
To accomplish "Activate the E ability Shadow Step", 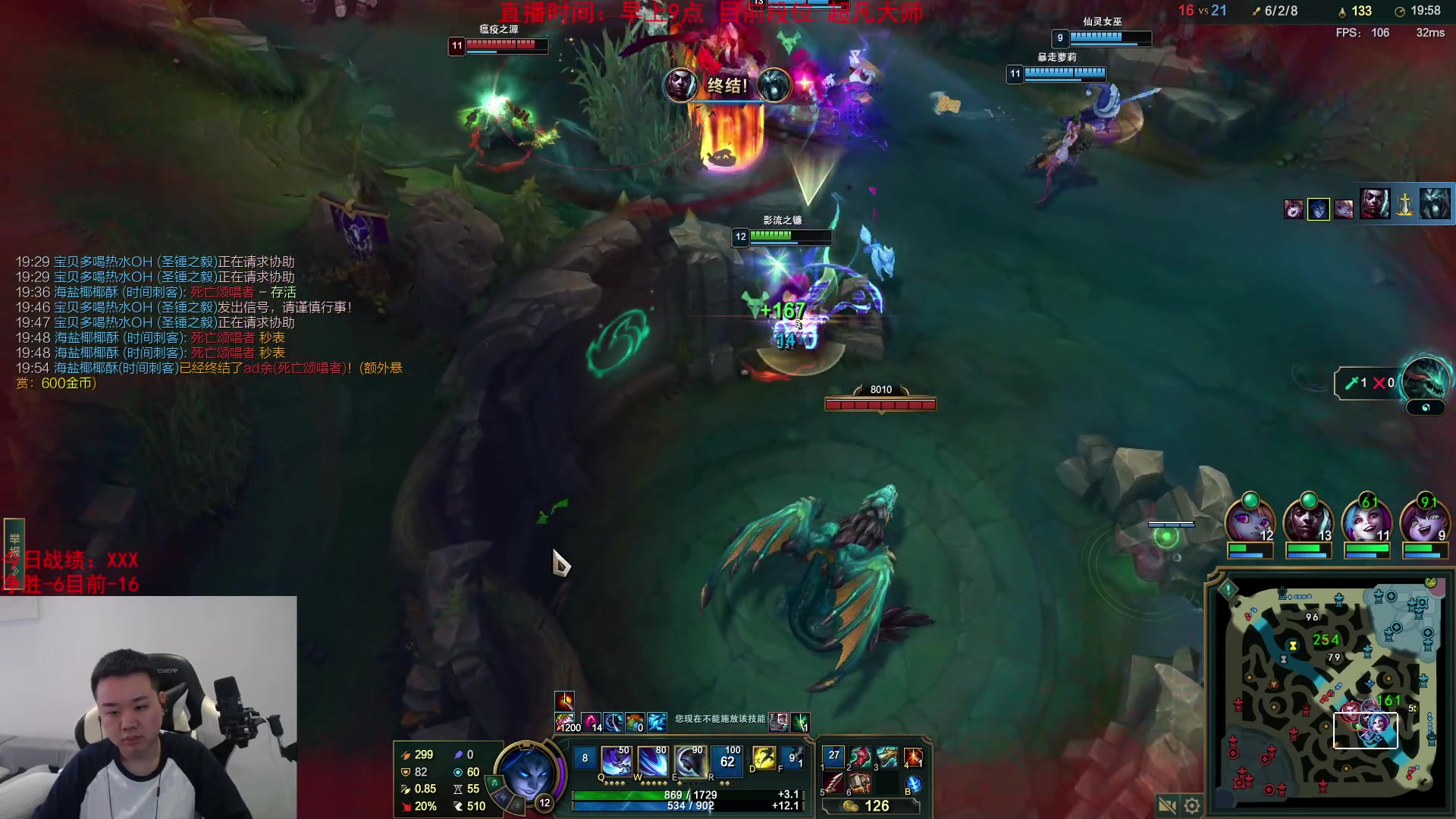I will coord(689,761).
